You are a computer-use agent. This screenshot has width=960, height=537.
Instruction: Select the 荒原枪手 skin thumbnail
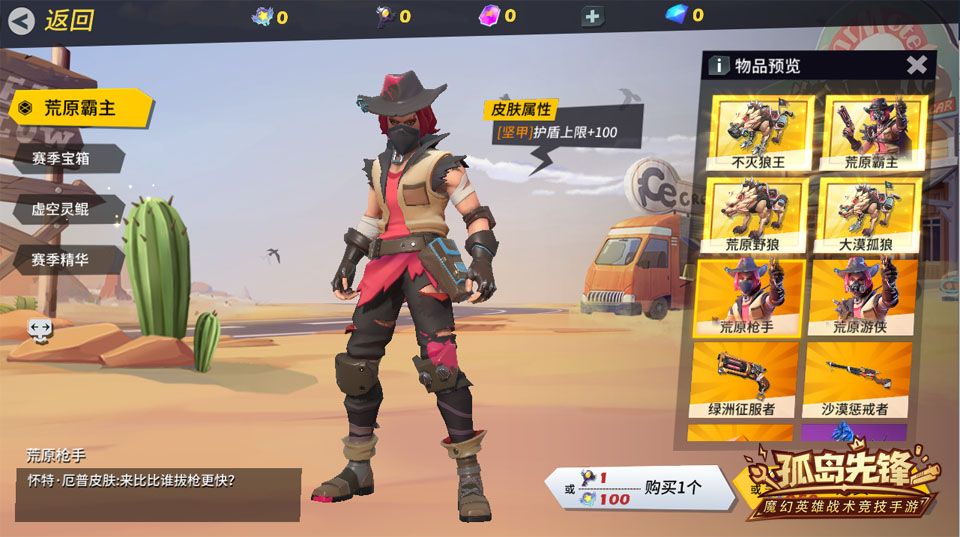click(x=746, y=296)
